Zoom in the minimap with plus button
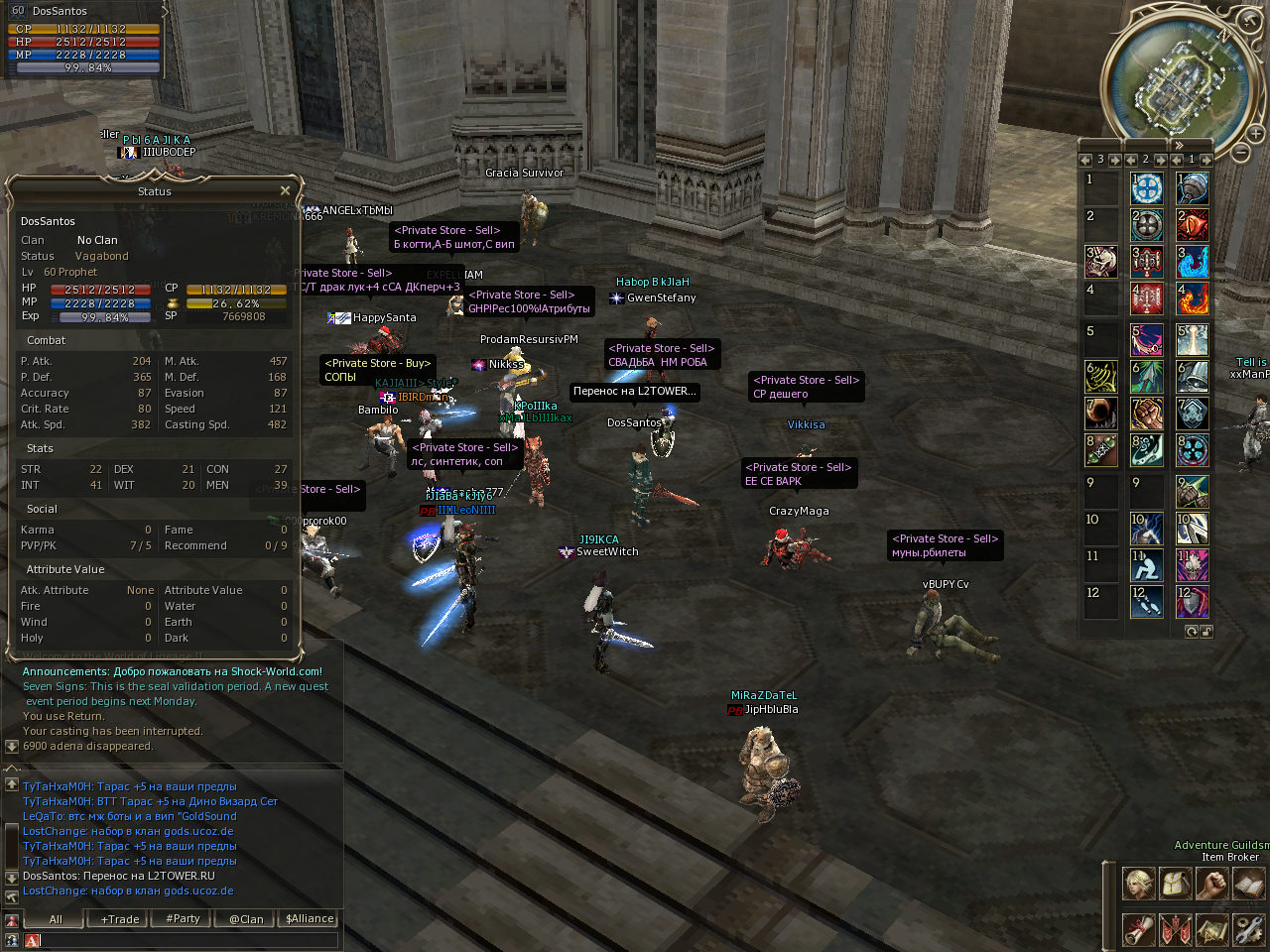Screen dimensions: 1270x952 pos(1256,133)
